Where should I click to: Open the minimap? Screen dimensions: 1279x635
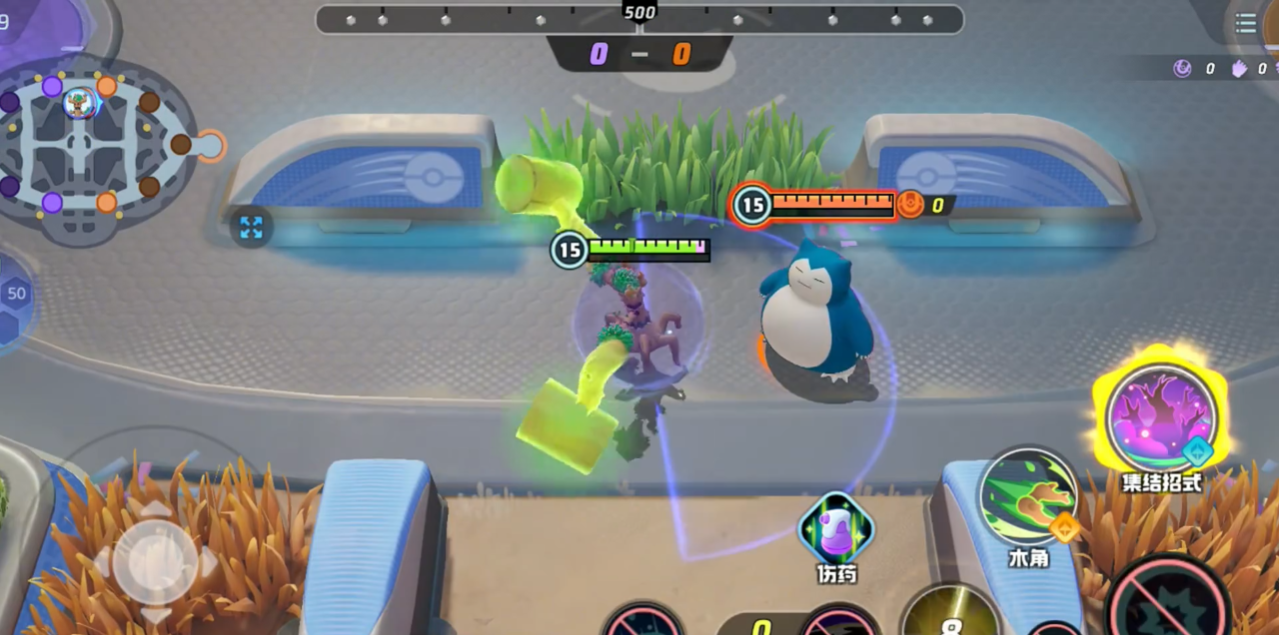point(95,149)
